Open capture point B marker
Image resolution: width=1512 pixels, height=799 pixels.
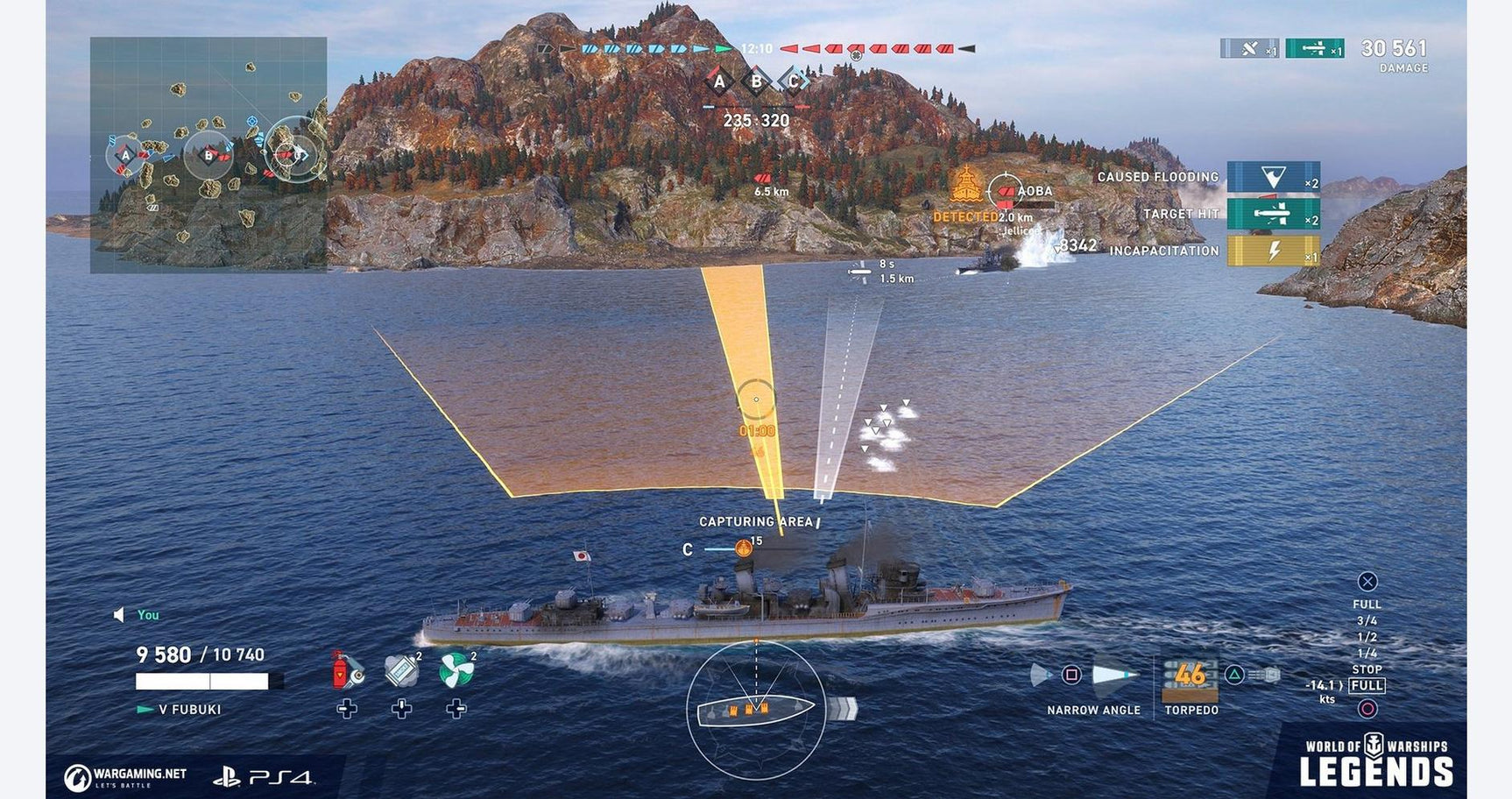(x=755, y=81)
